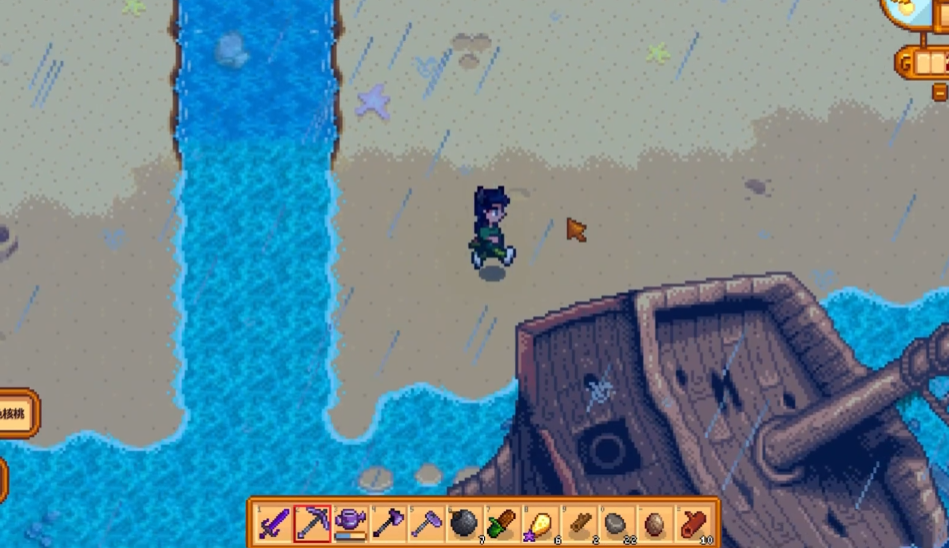Image resolution: width=949 pixels, height=548 pixels.
Task: Choose the star-quality golden item slot
Action: (x=539, y=522)
